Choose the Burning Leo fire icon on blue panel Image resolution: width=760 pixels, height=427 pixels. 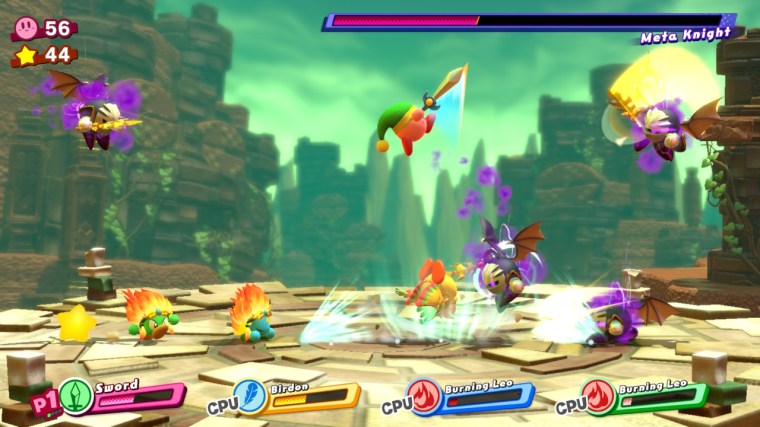(x=424, y=397)
